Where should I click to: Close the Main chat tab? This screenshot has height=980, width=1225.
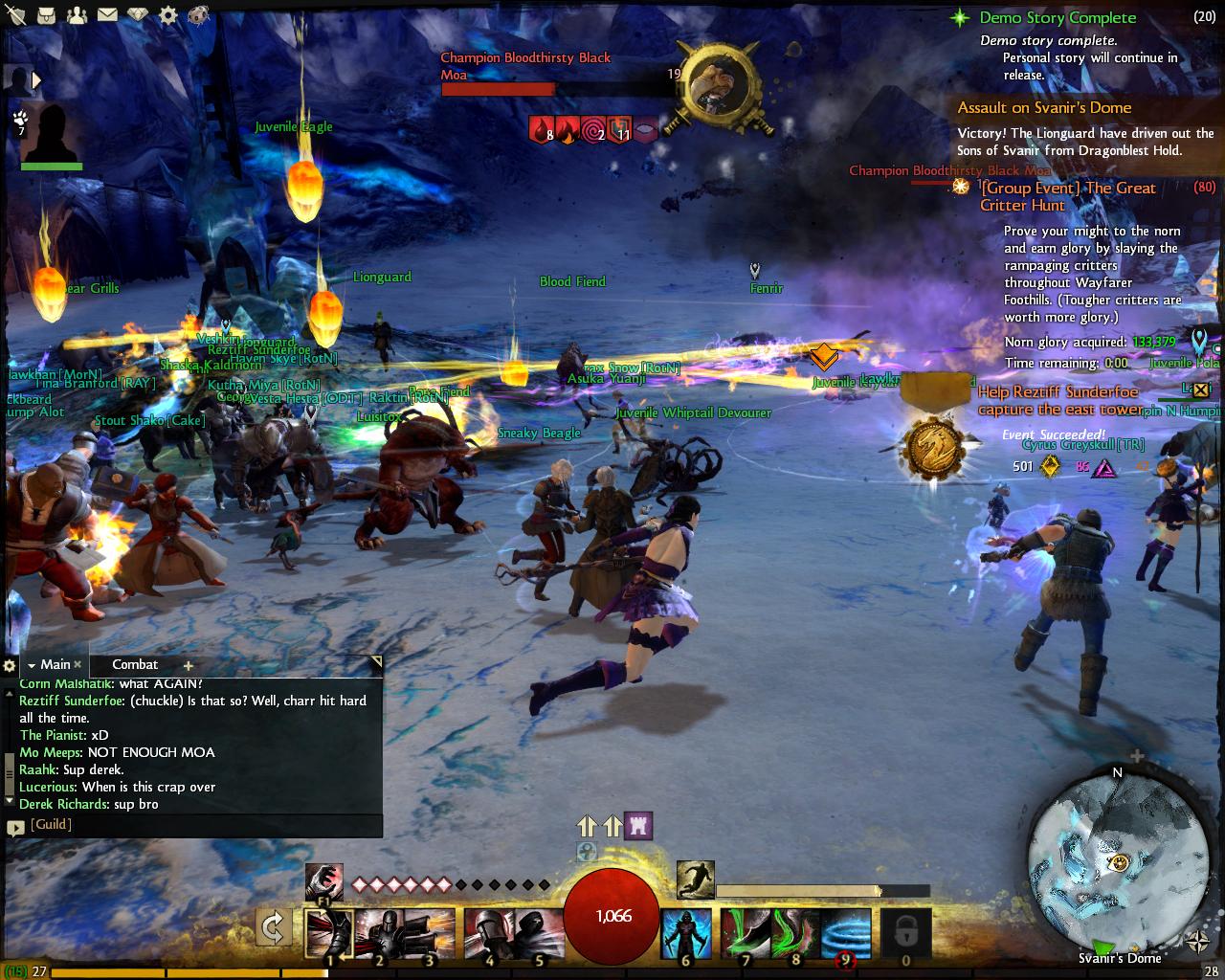click(78, 664)
